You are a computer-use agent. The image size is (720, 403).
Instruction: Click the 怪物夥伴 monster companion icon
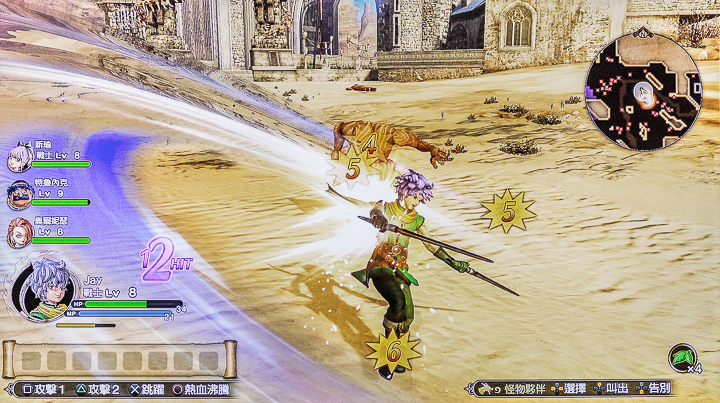click(485, 388)
